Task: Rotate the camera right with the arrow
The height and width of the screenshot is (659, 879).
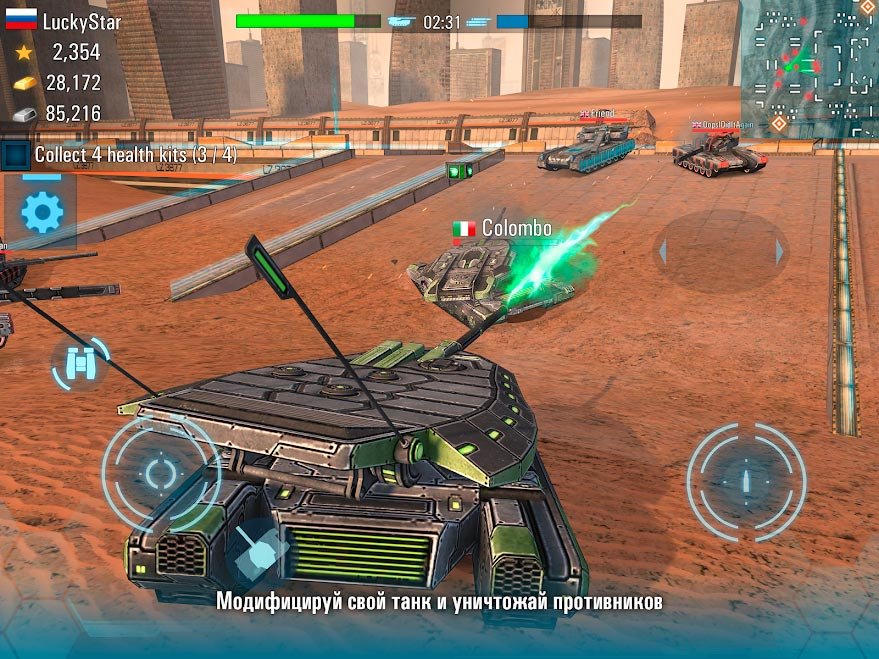Action: 779,251
